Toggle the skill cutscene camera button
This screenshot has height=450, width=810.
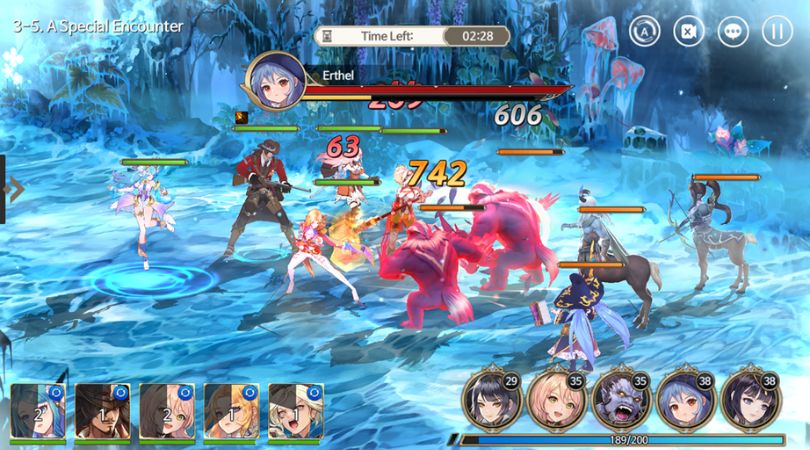689,30
